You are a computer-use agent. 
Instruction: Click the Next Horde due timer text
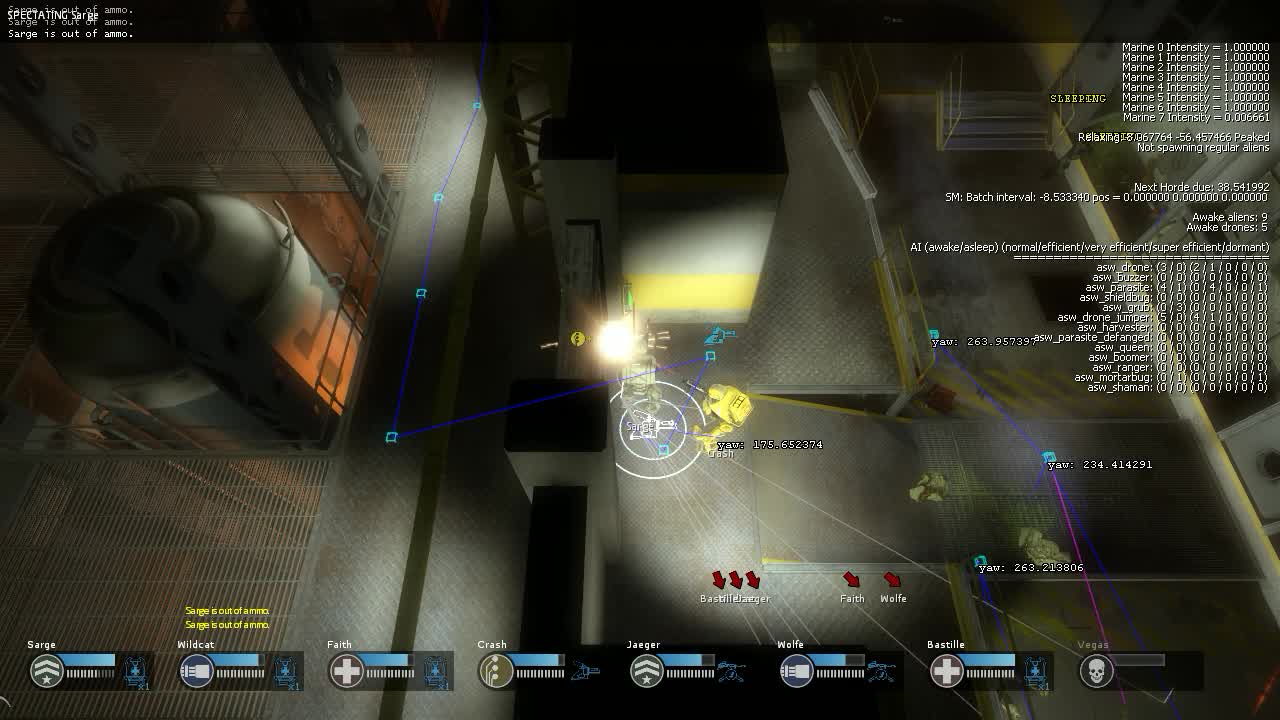point(1199,186)
